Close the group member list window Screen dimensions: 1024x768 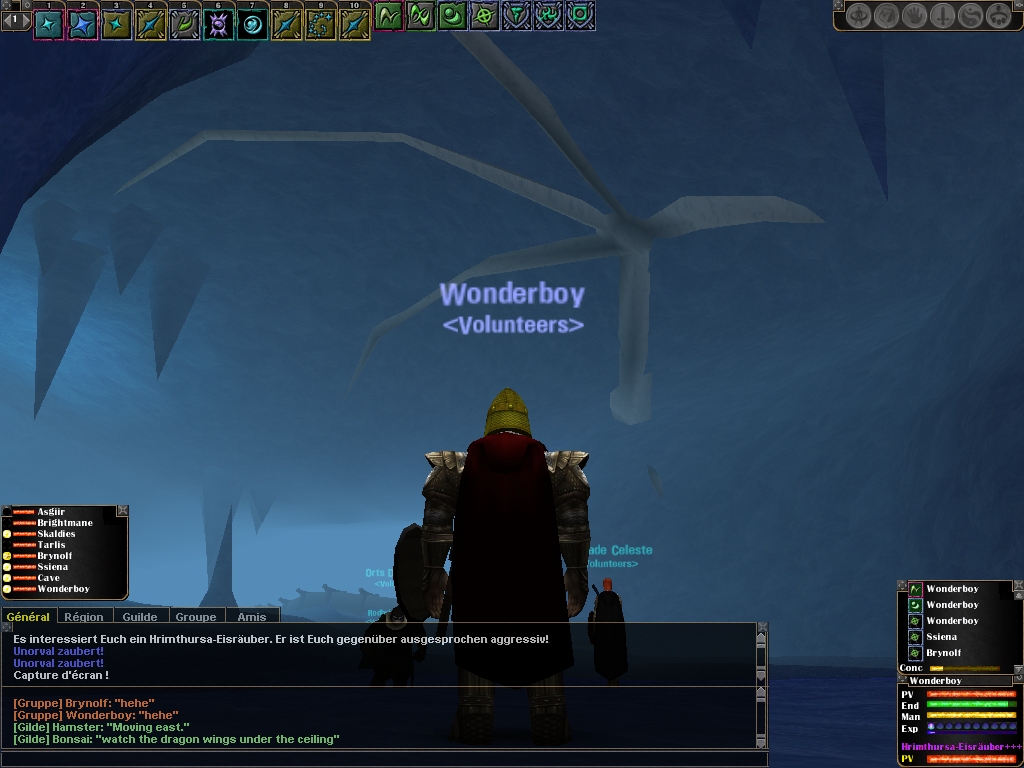click(x=122, y=511)
